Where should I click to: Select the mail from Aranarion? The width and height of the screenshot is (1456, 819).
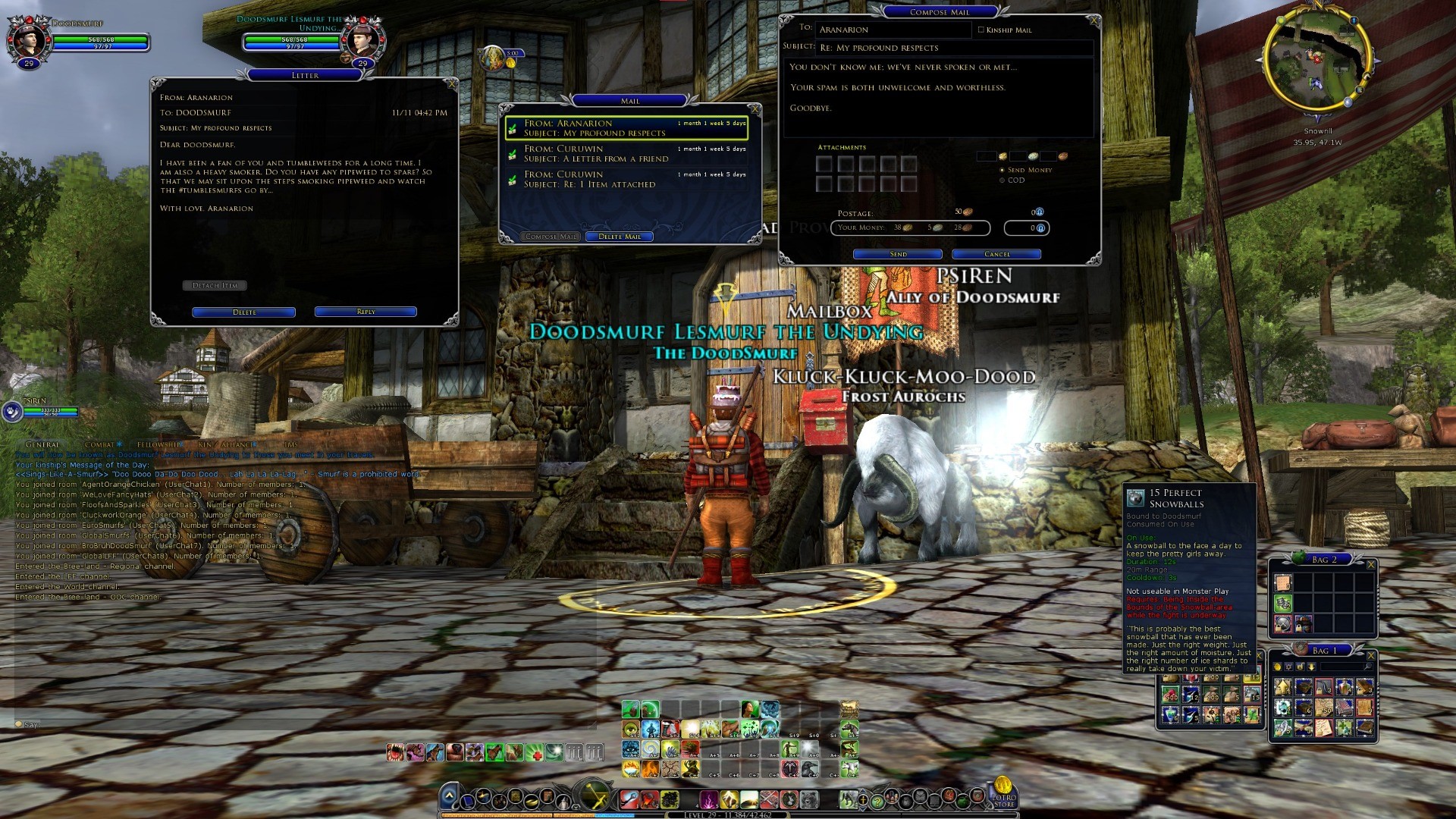coord(626,128)
